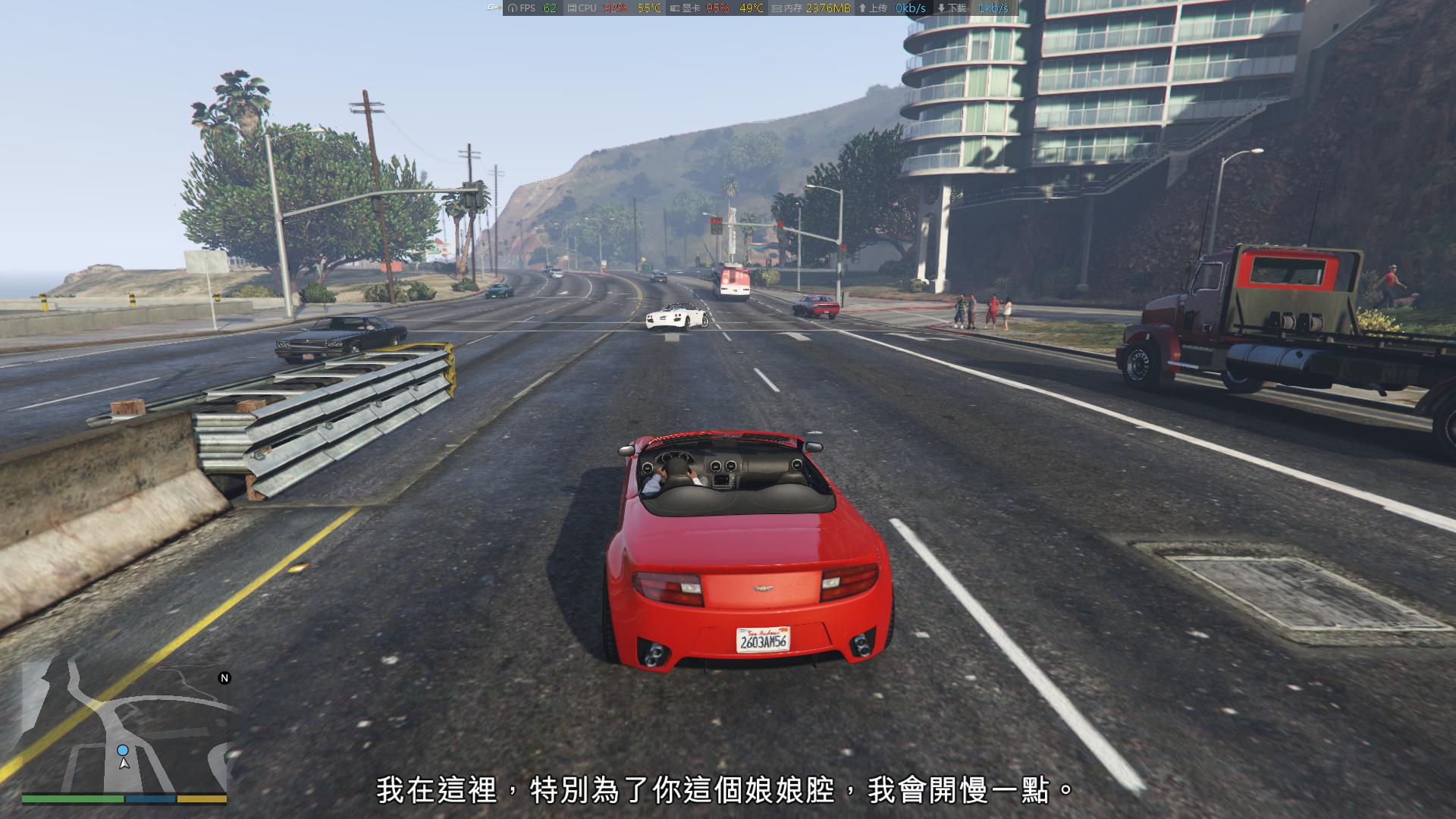The image size is (1456, 819).
Task: Click the 内存 memory stick icon
Action: pyautogui.click(x=775, y=8)
